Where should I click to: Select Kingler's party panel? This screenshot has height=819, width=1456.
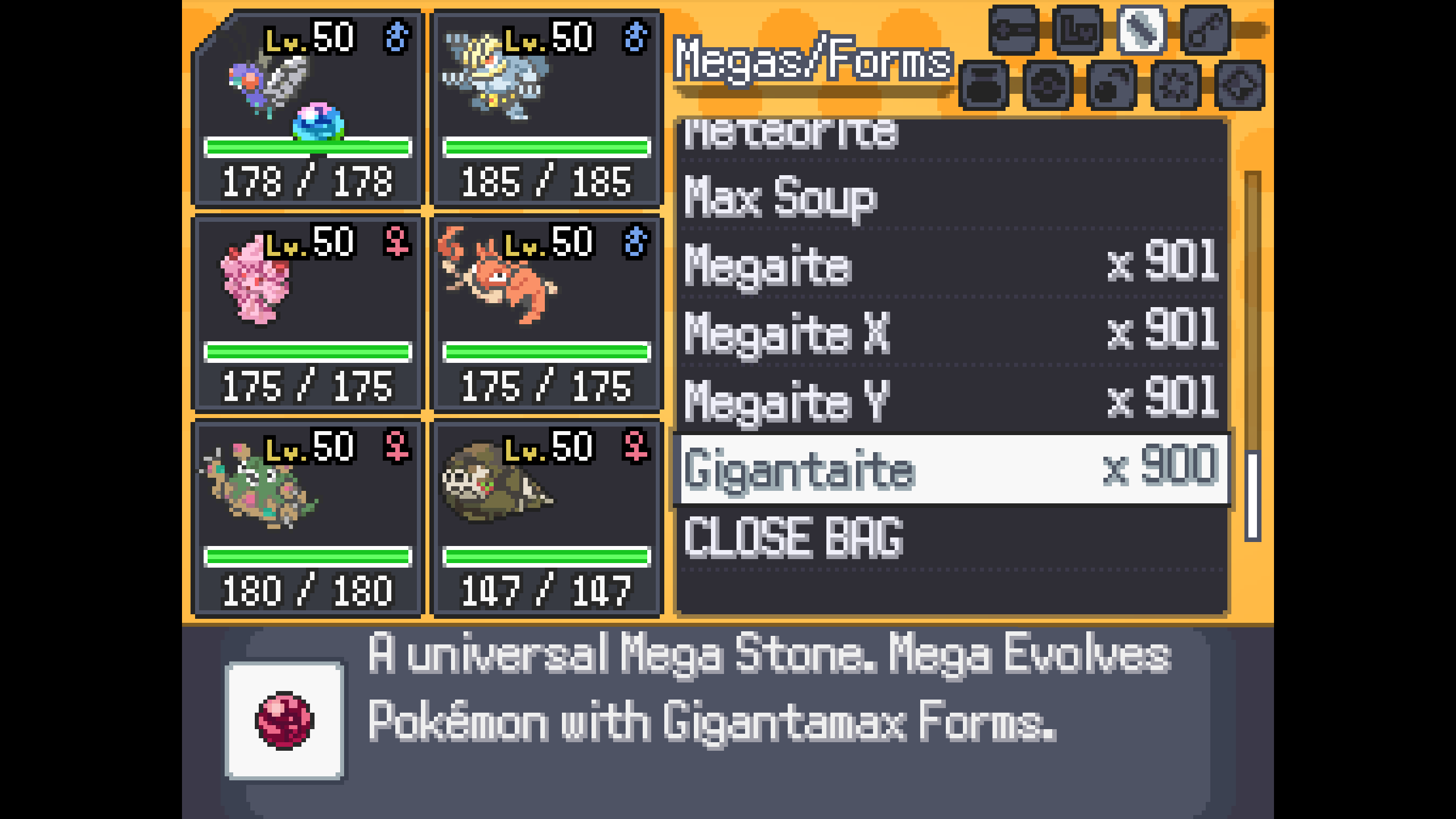pyautogui.click(x=547, y=313)
